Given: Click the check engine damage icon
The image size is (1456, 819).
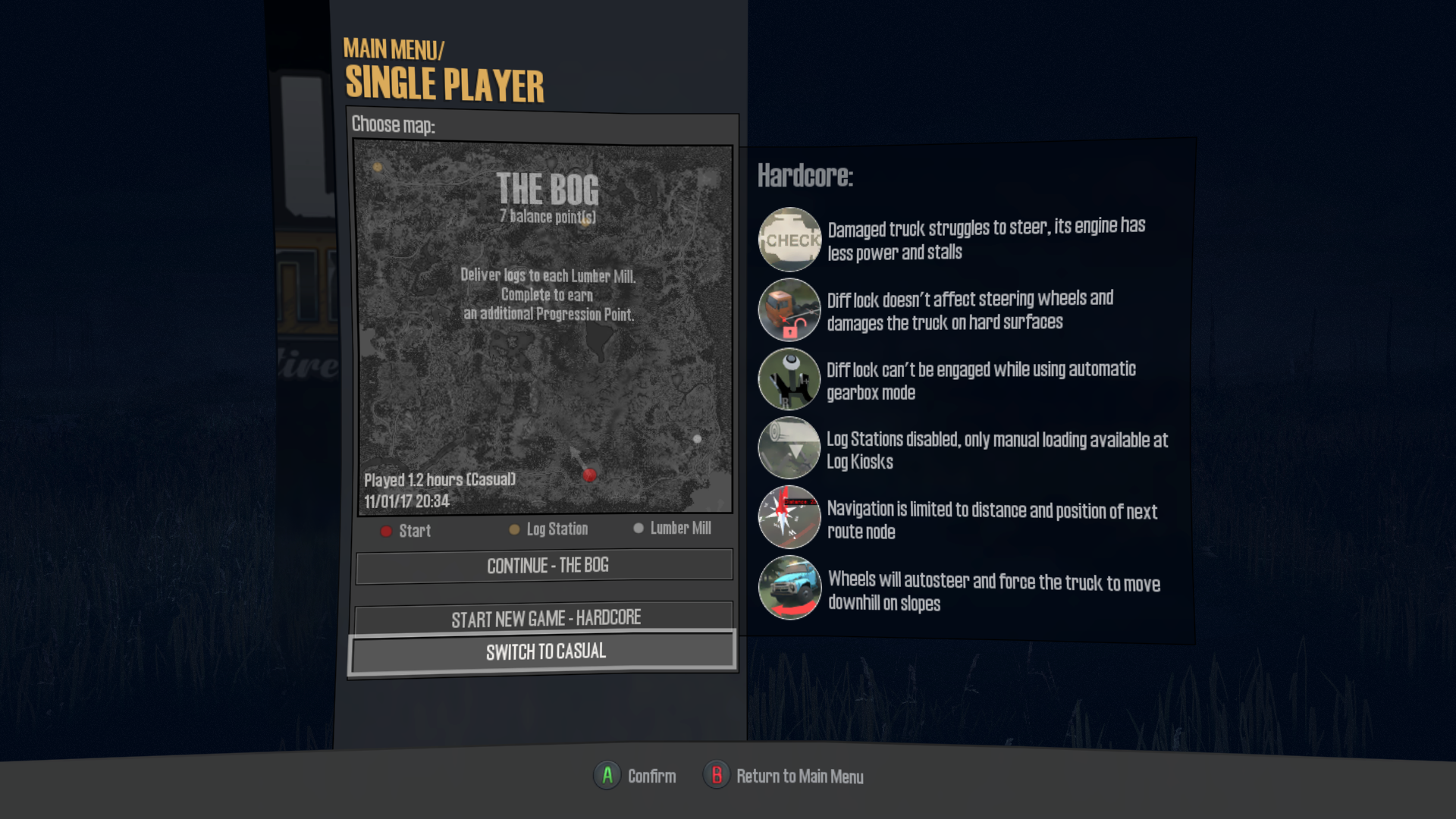Looking at the screenshot, I should (x=789, y=240).
